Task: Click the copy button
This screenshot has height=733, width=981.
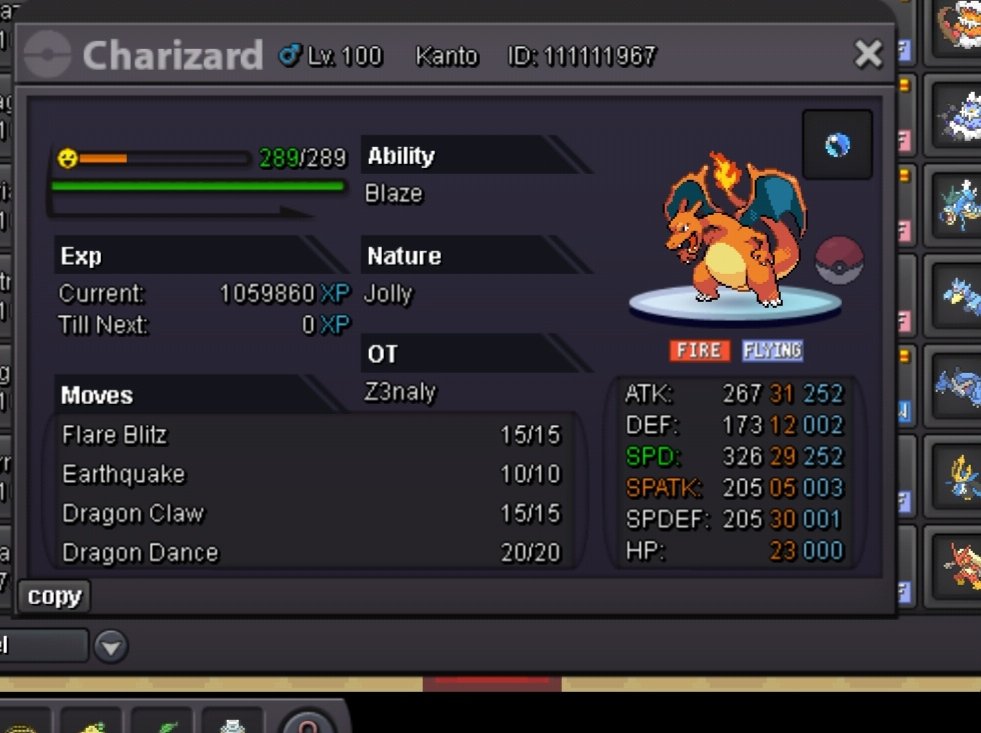Action: 54,597
